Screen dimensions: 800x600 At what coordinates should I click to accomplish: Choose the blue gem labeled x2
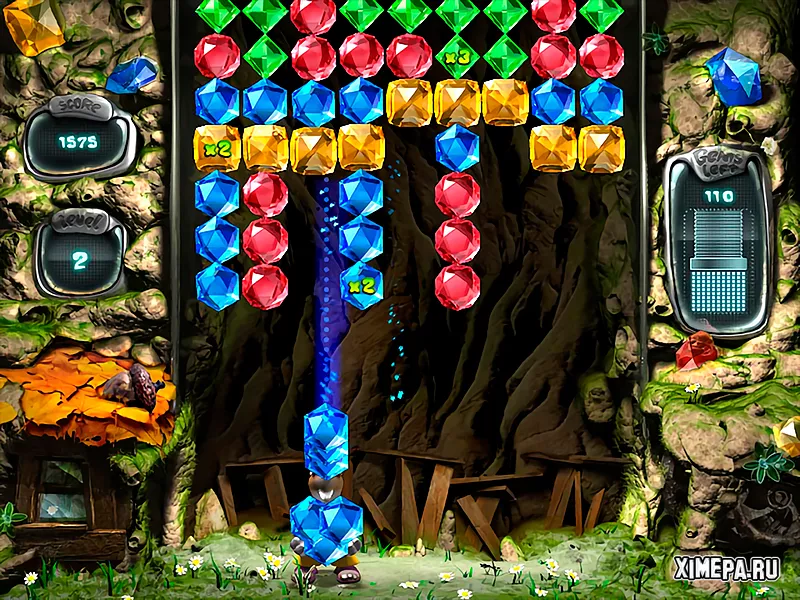point(361,287)
